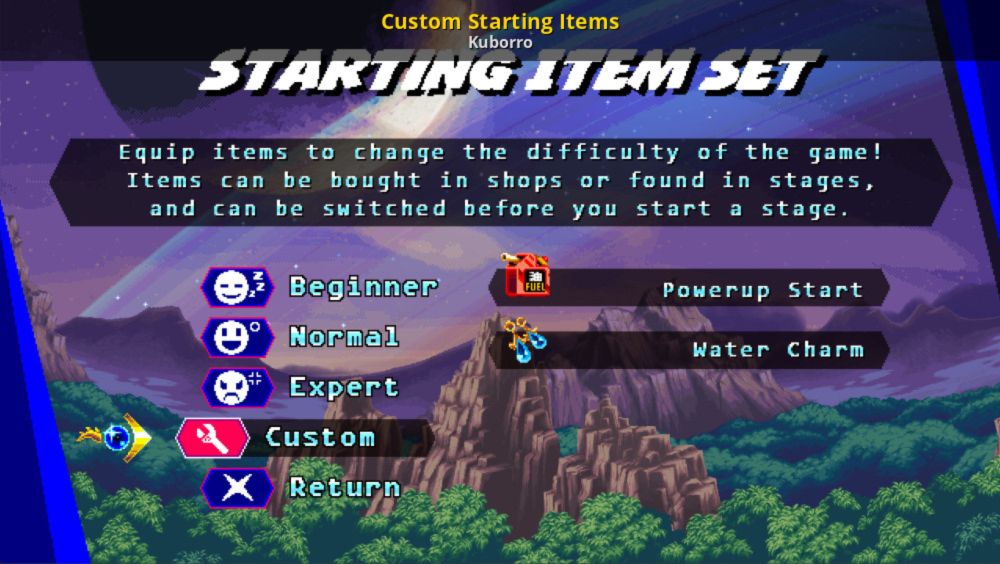Choose the Water Charm item slot
The image size is (1000, 564).
(700, 350)
